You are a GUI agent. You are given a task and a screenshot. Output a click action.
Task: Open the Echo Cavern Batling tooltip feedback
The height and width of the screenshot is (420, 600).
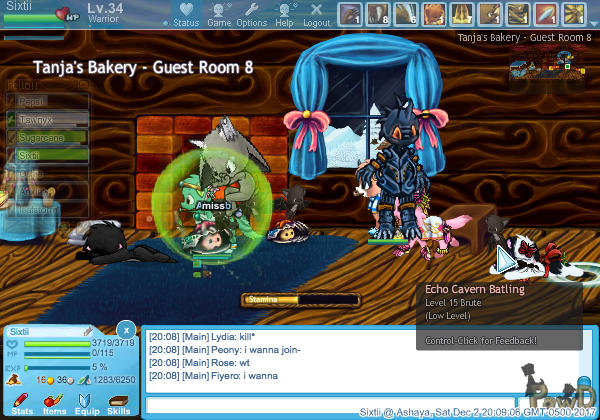481,341
